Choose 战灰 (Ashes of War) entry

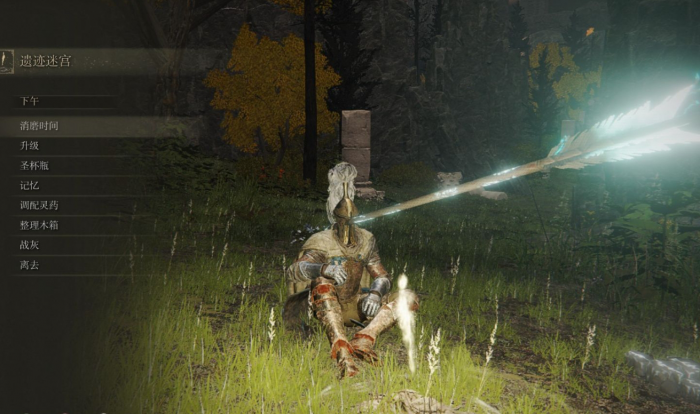(30, 245)
